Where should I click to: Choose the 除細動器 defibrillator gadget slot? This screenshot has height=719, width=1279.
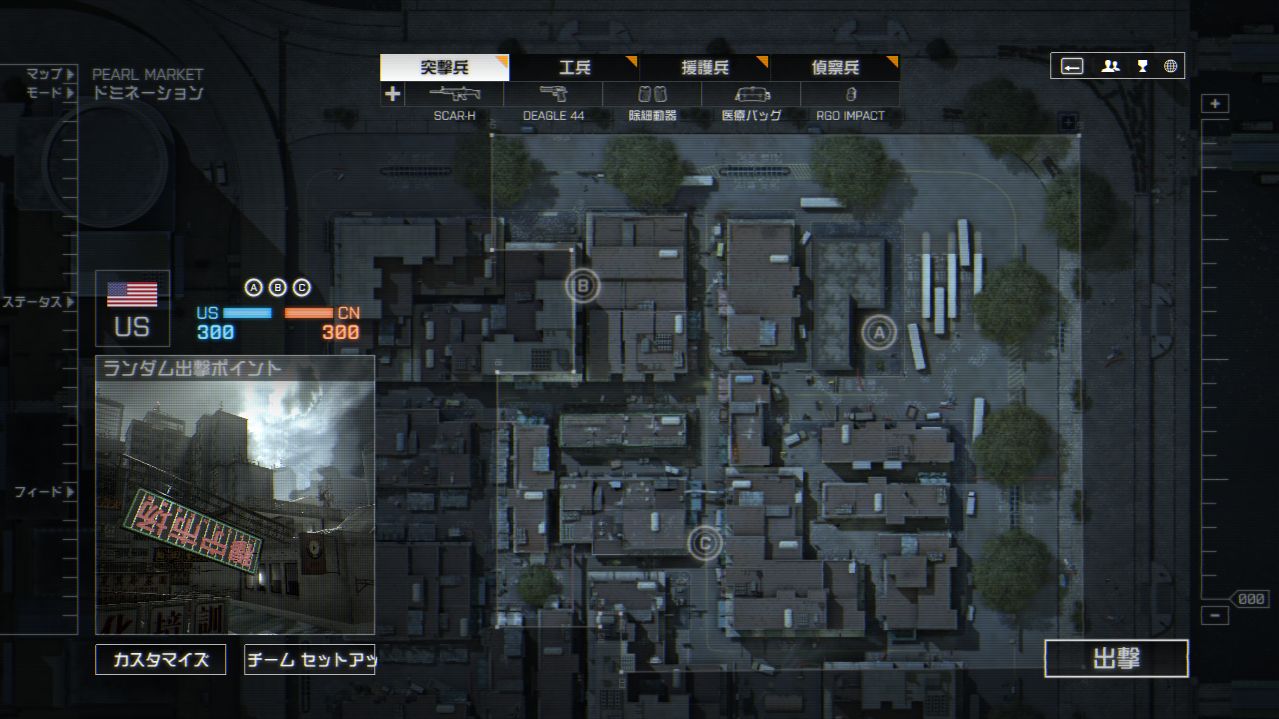click(652, 95)
